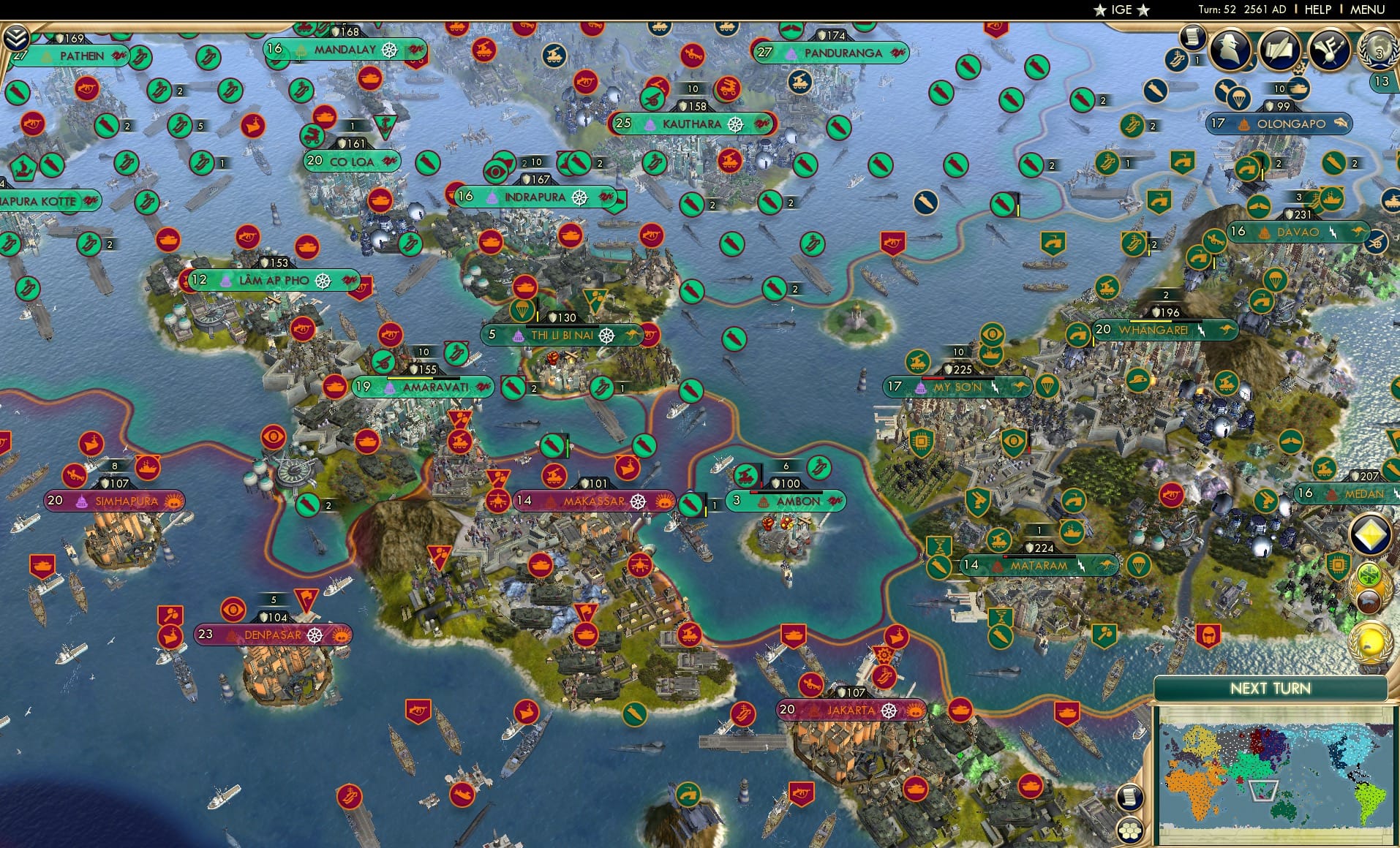
Task: Click the ship's wheel icon on Jakarta's banner
Action: (x=891, y=710)
